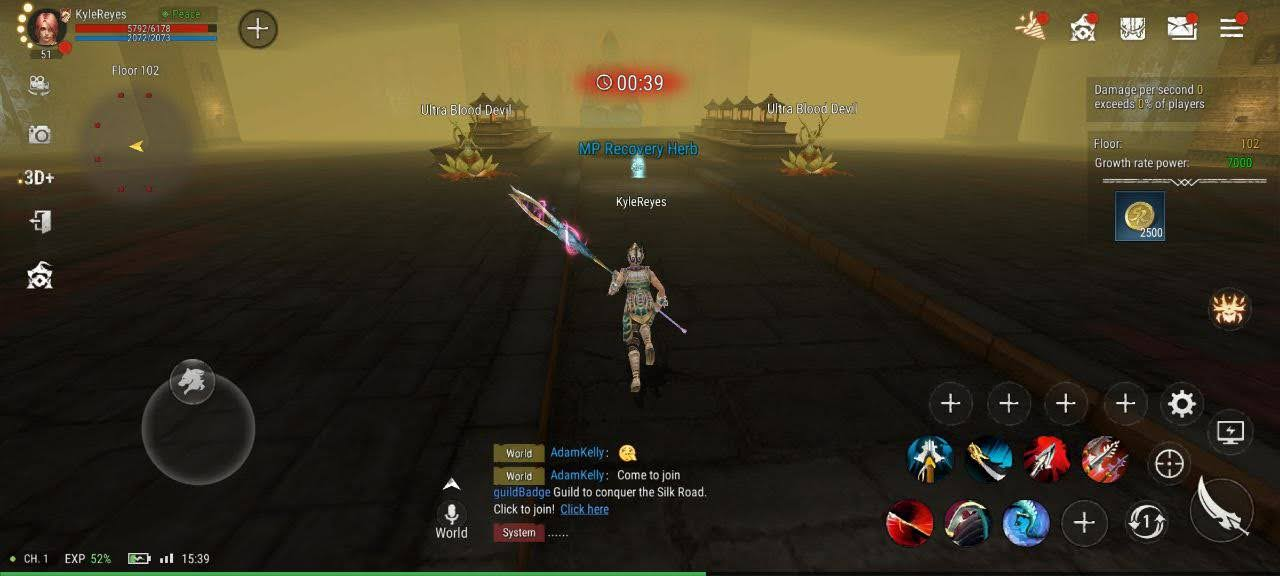Open the skill bar gear settings
Image resolution: width=1280 pixels, height=576 pixels.
(x=1182, y=404)
